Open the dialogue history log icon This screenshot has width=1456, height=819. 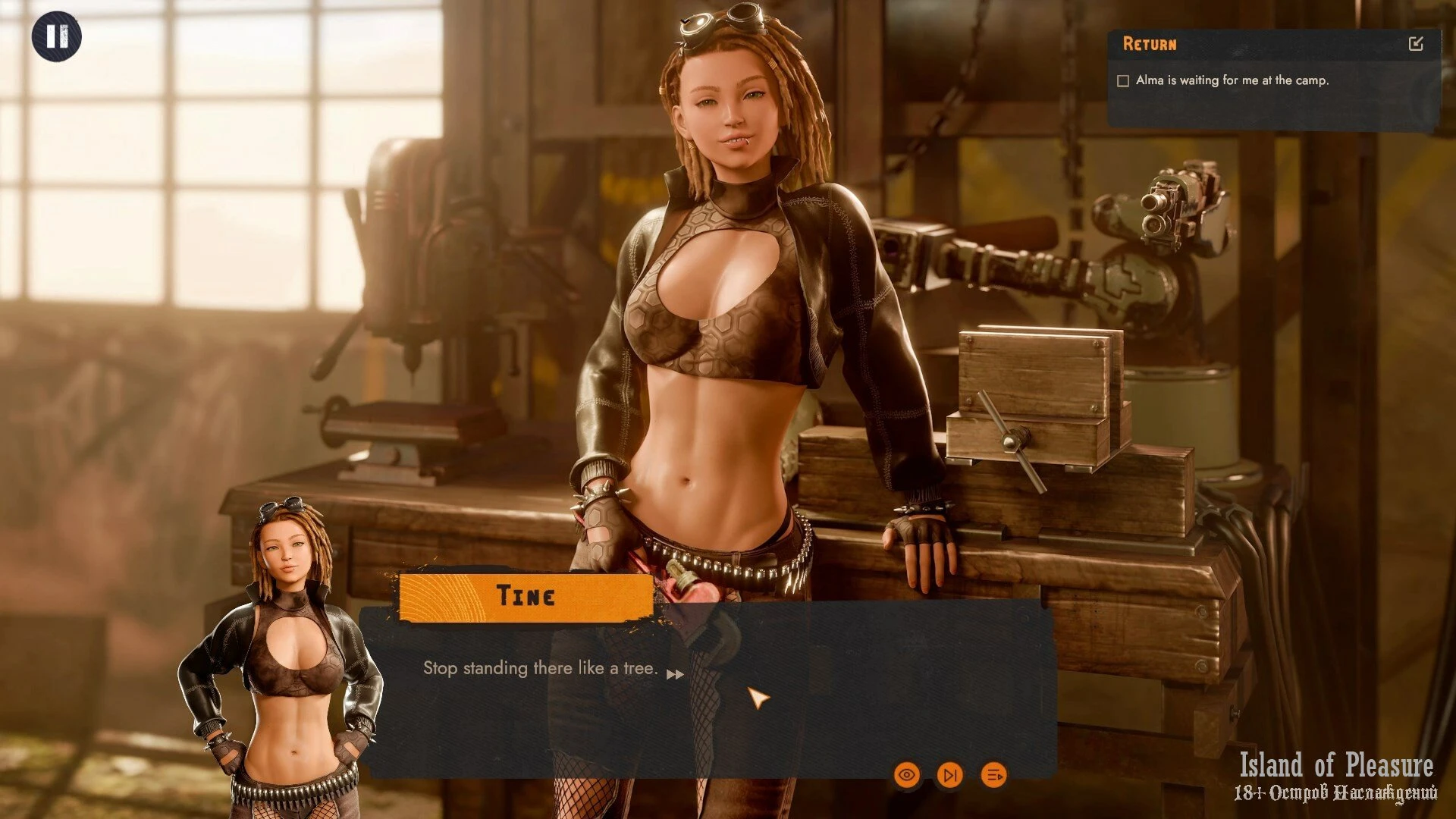993,775
